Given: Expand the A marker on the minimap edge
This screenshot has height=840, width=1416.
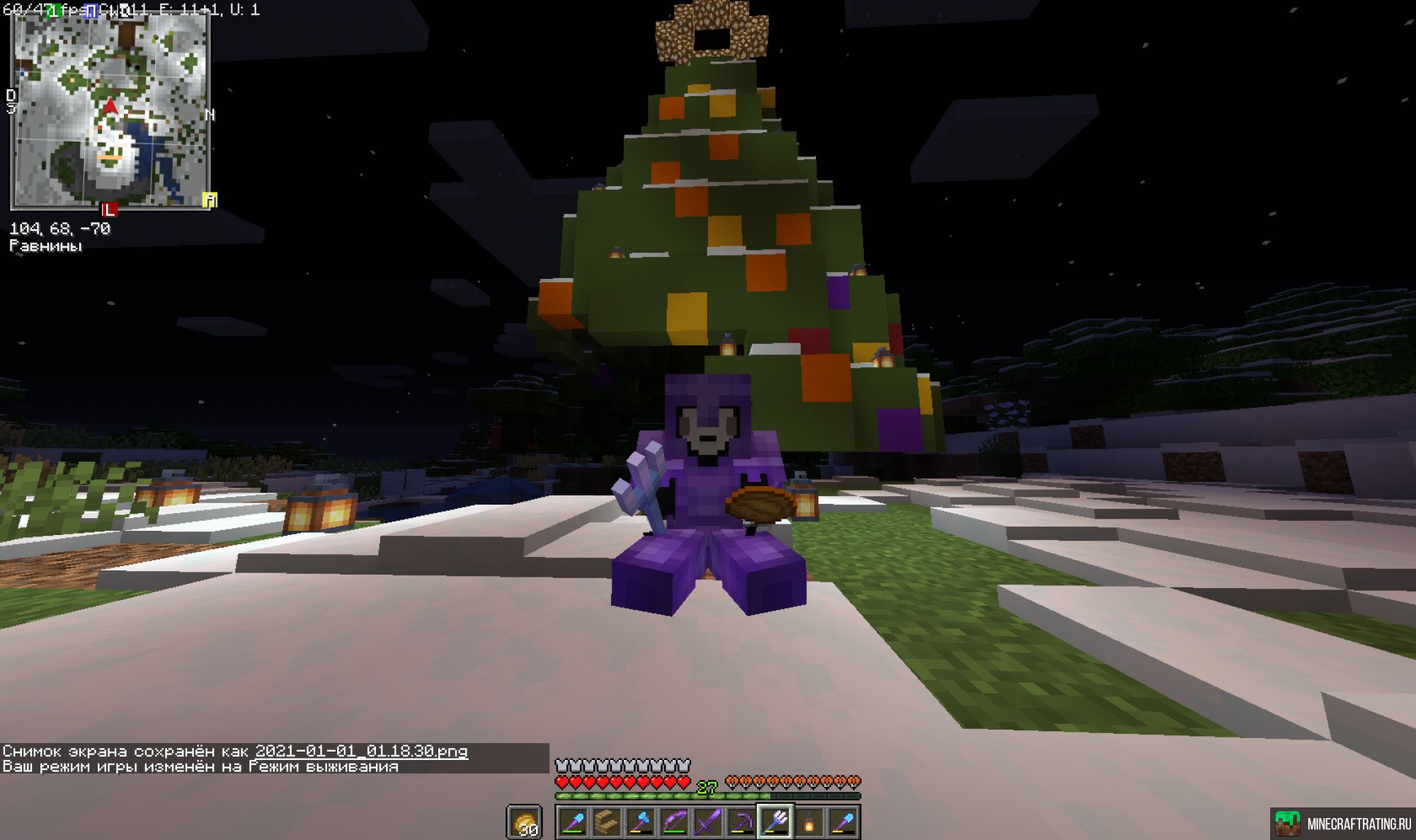Looking at the screenshot, I should tap(210, 199).
